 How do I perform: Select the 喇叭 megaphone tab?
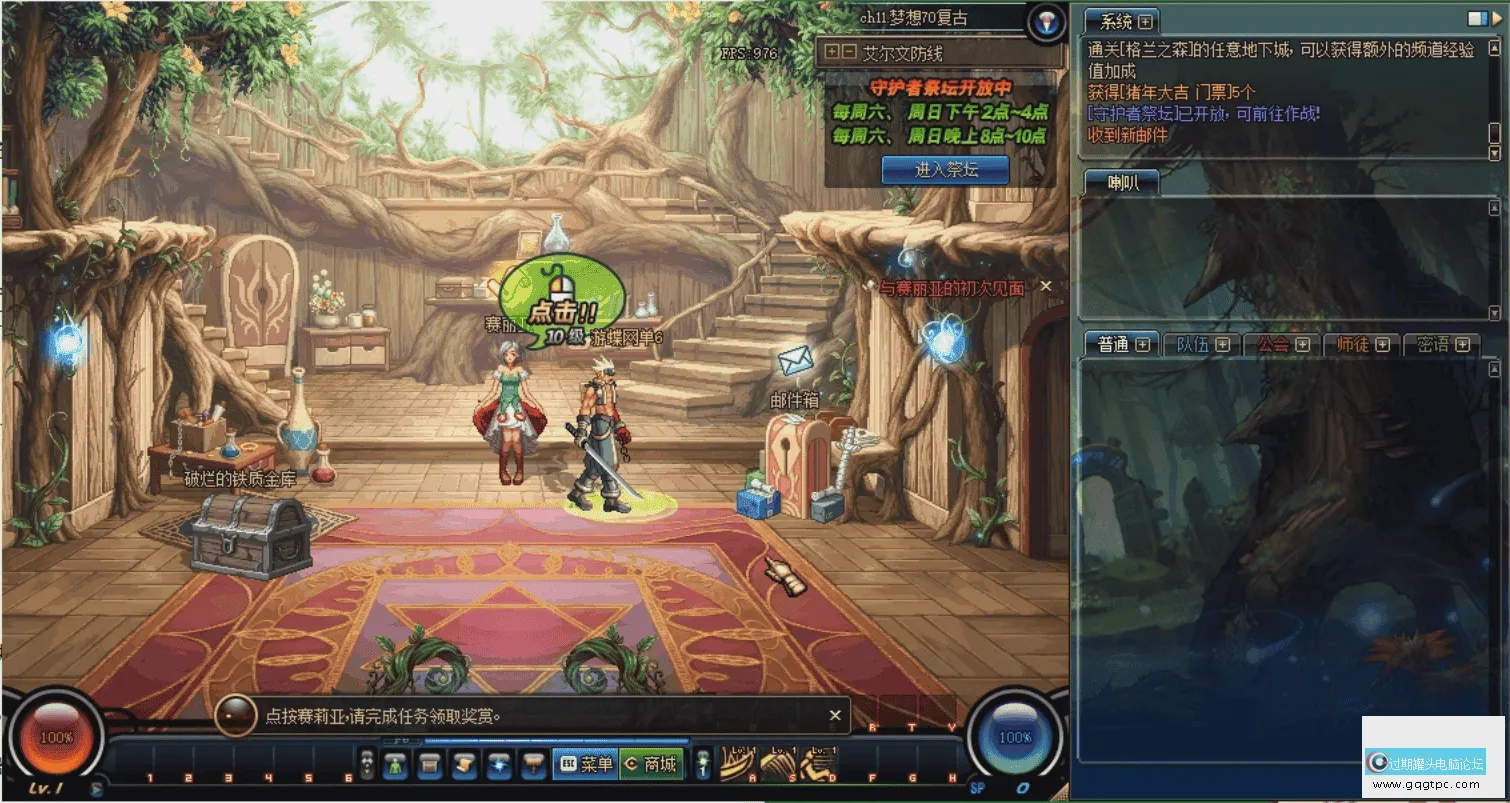[x=1121, y=182]
